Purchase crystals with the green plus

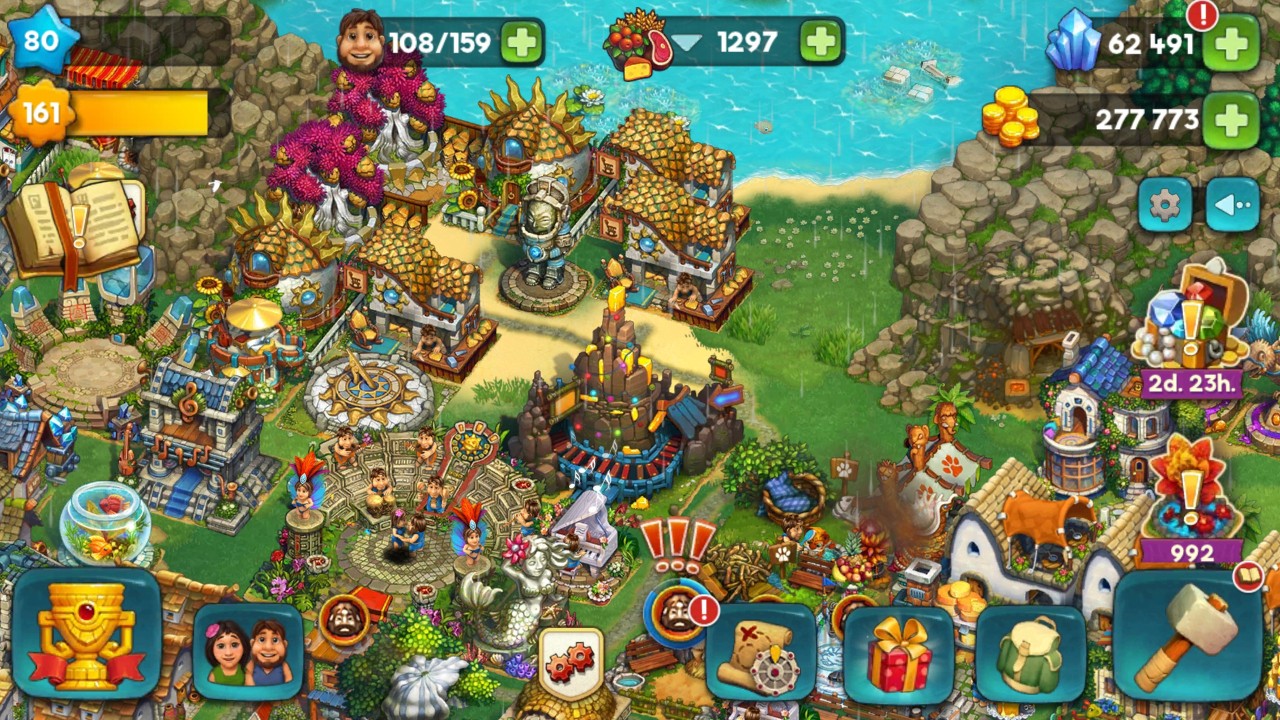tap(1230, 45)
